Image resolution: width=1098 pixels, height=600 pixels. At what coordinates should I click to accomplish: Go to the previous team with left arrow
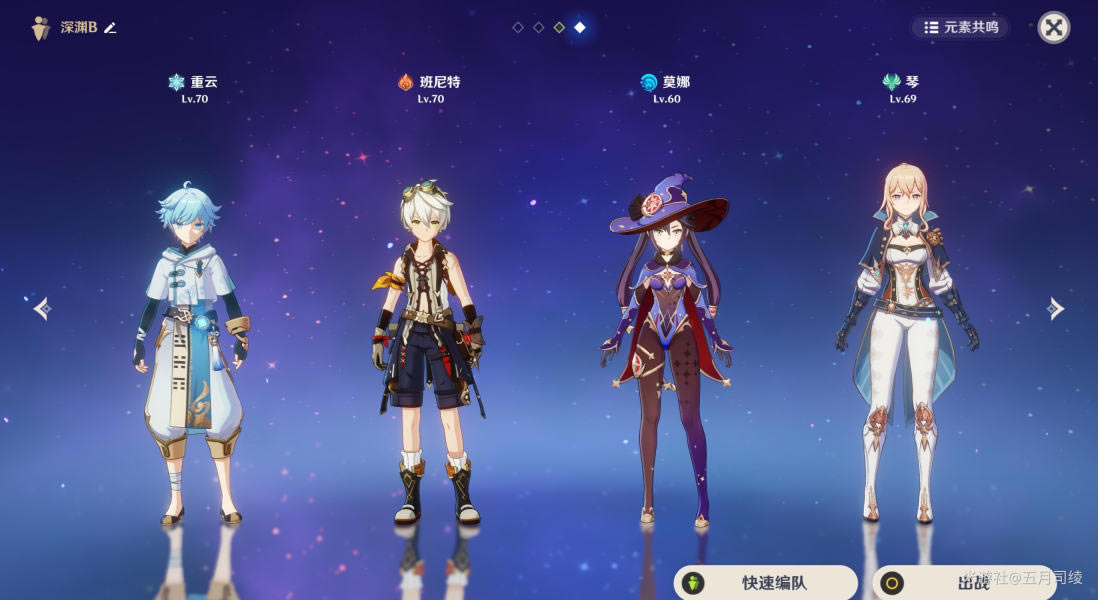[41, 308]
